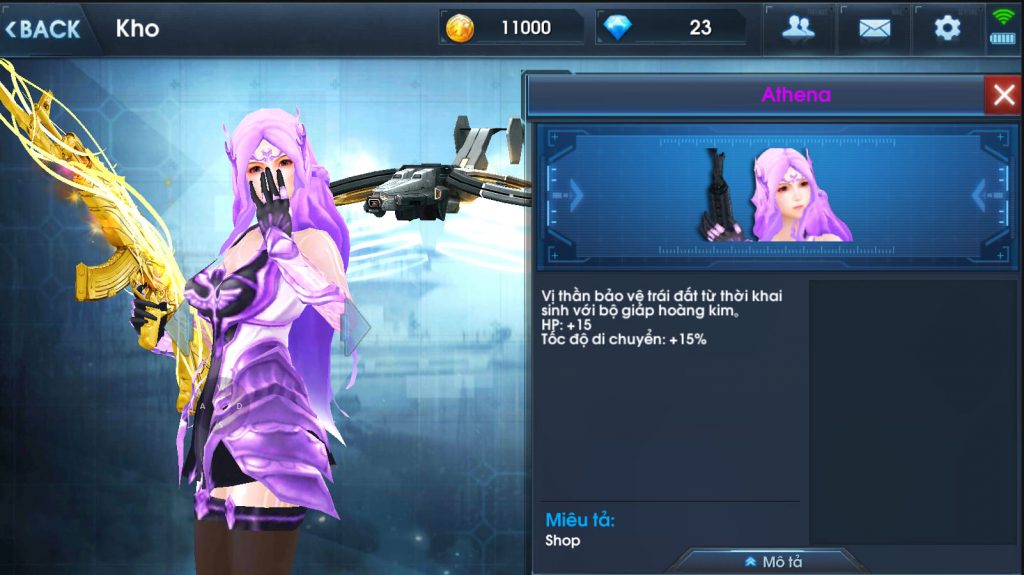Open the mail inbox

[x=874, y=28]
